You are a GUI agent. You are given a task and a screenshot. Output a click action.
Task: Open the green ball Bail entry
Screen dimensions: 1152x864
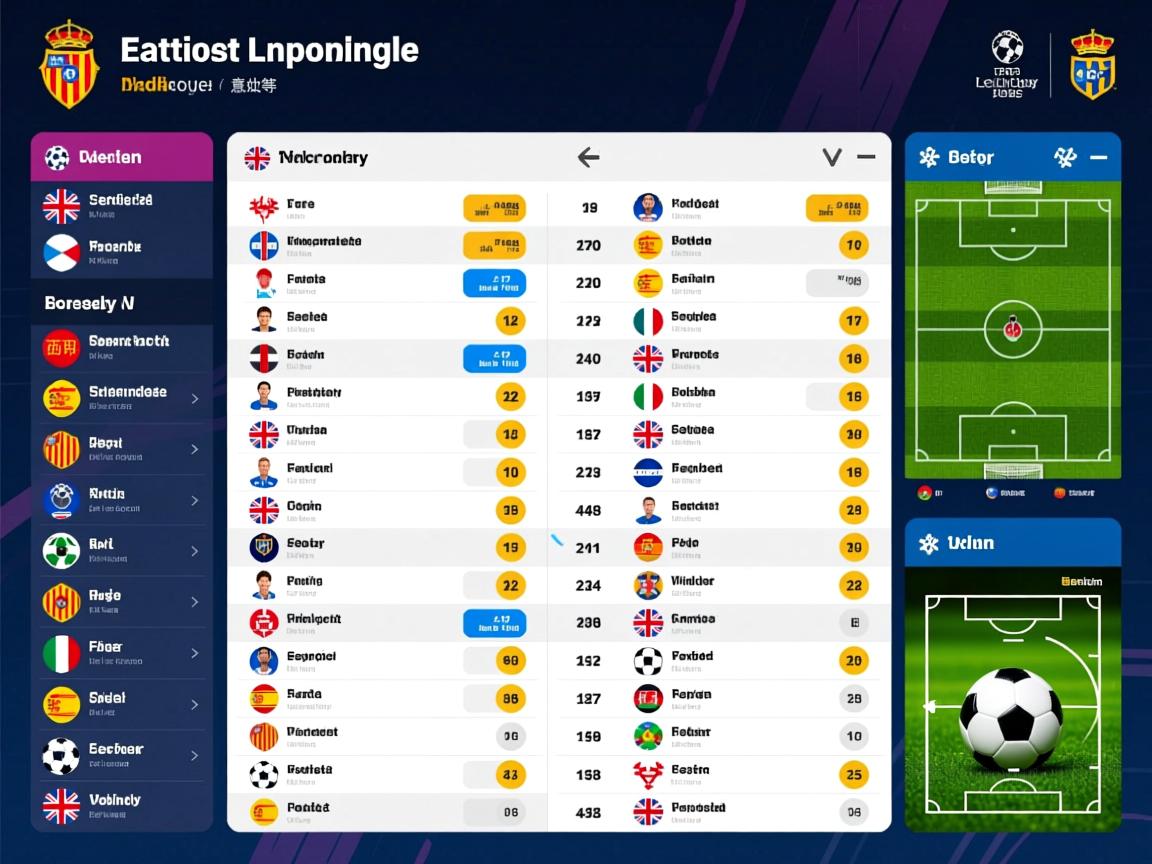pos(122,551)
